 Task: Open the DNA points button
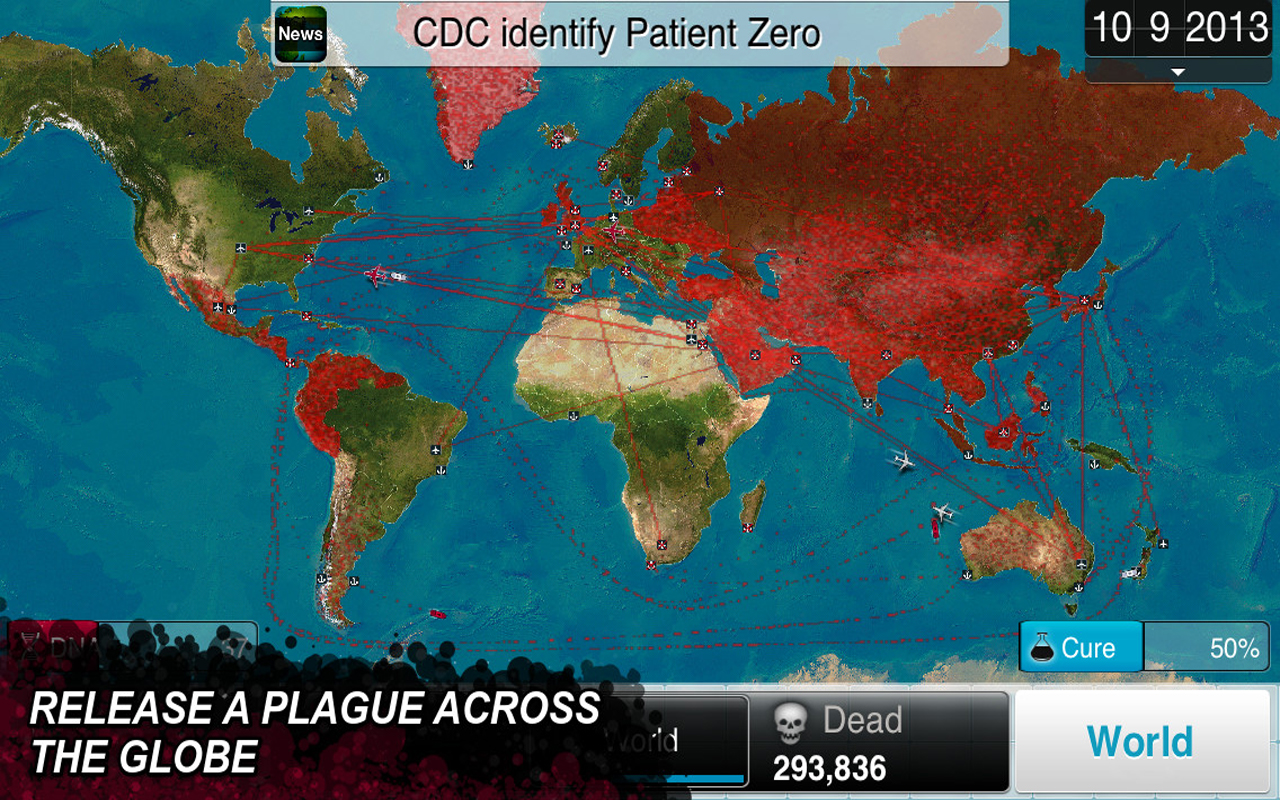130,645
